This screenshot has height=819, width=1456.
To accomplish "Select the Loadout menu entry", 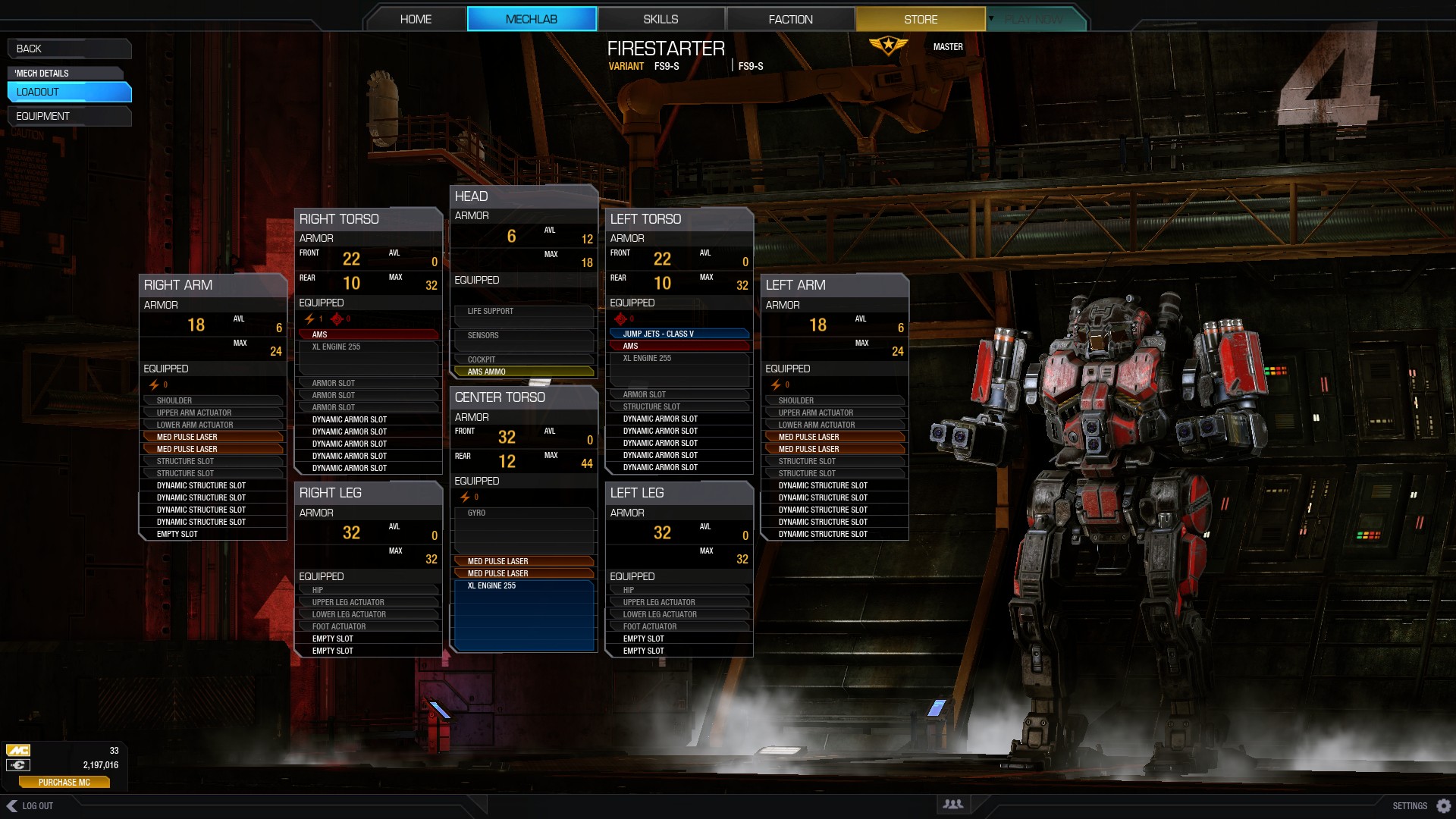I will tap(68, 92).
